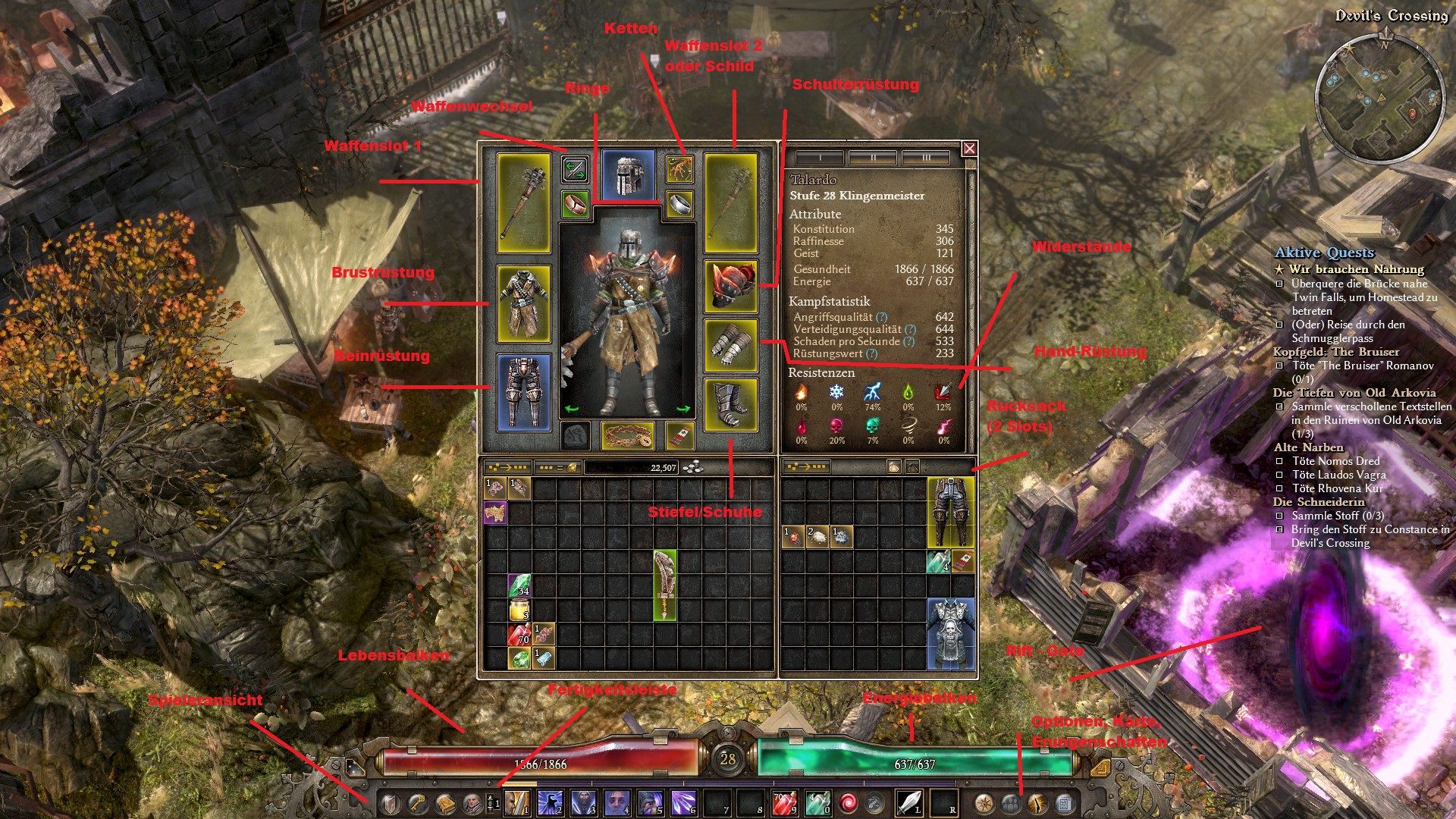Use the green energy potion hotbar slot

pyautogui.click(x=817, y=802)
